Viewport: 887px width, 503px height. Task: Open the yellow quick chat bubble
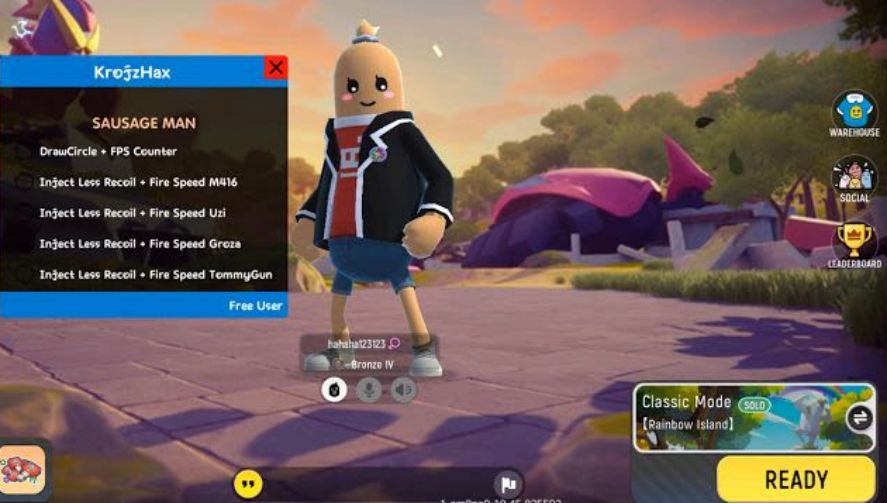click(248, 484)
